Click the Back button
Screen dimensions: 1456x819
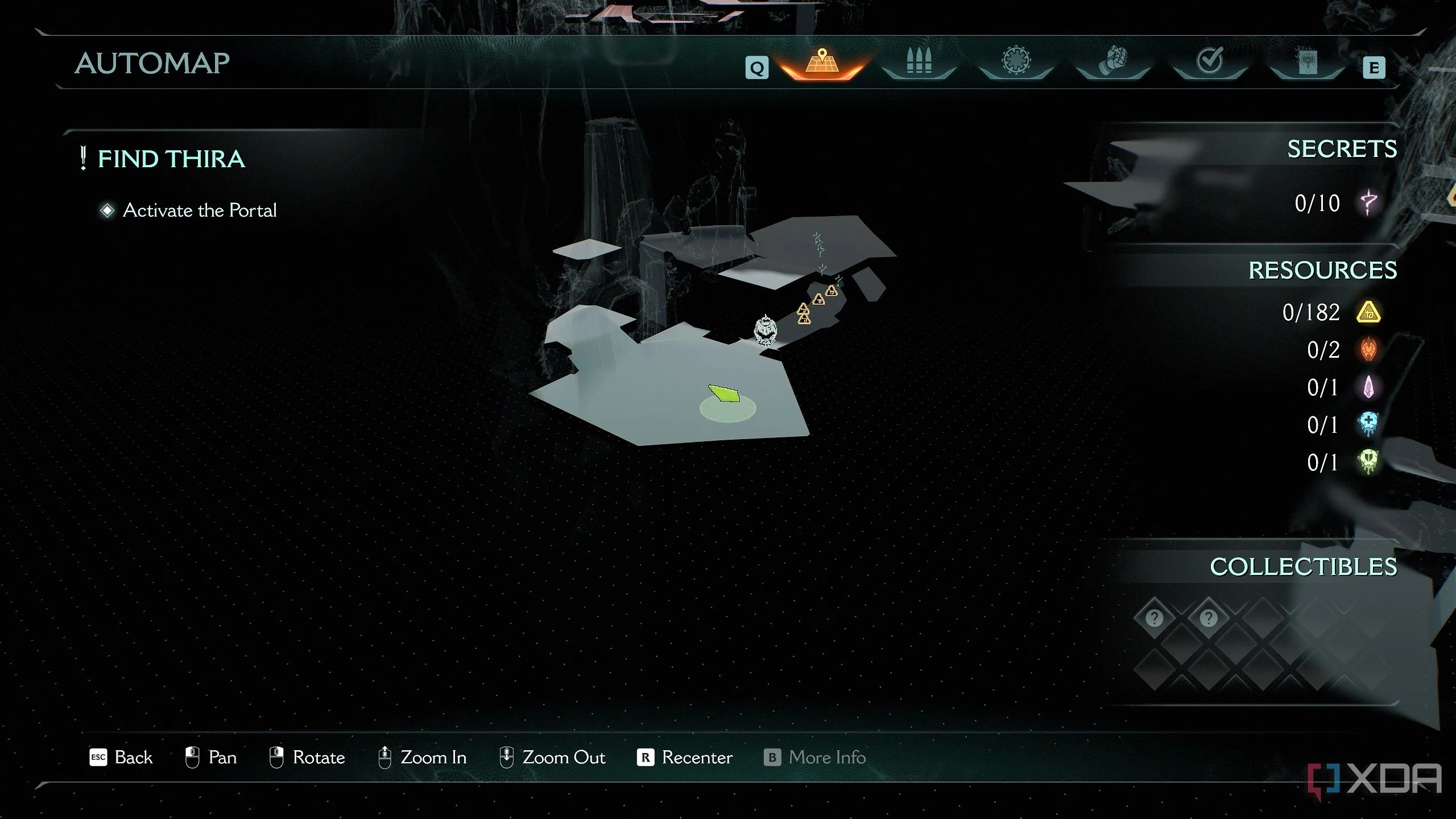[x=121, y=758]
